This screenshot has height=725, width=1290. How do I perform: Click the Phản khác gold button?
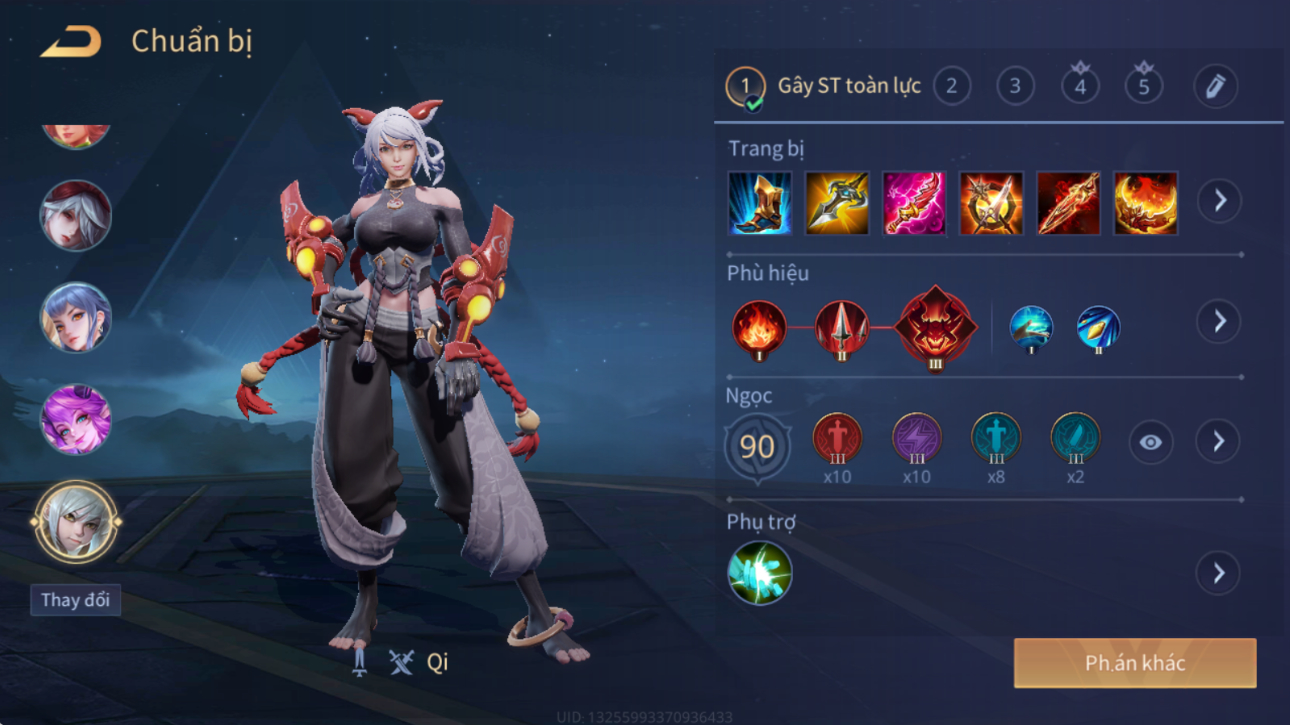[x=1135, y=663]
